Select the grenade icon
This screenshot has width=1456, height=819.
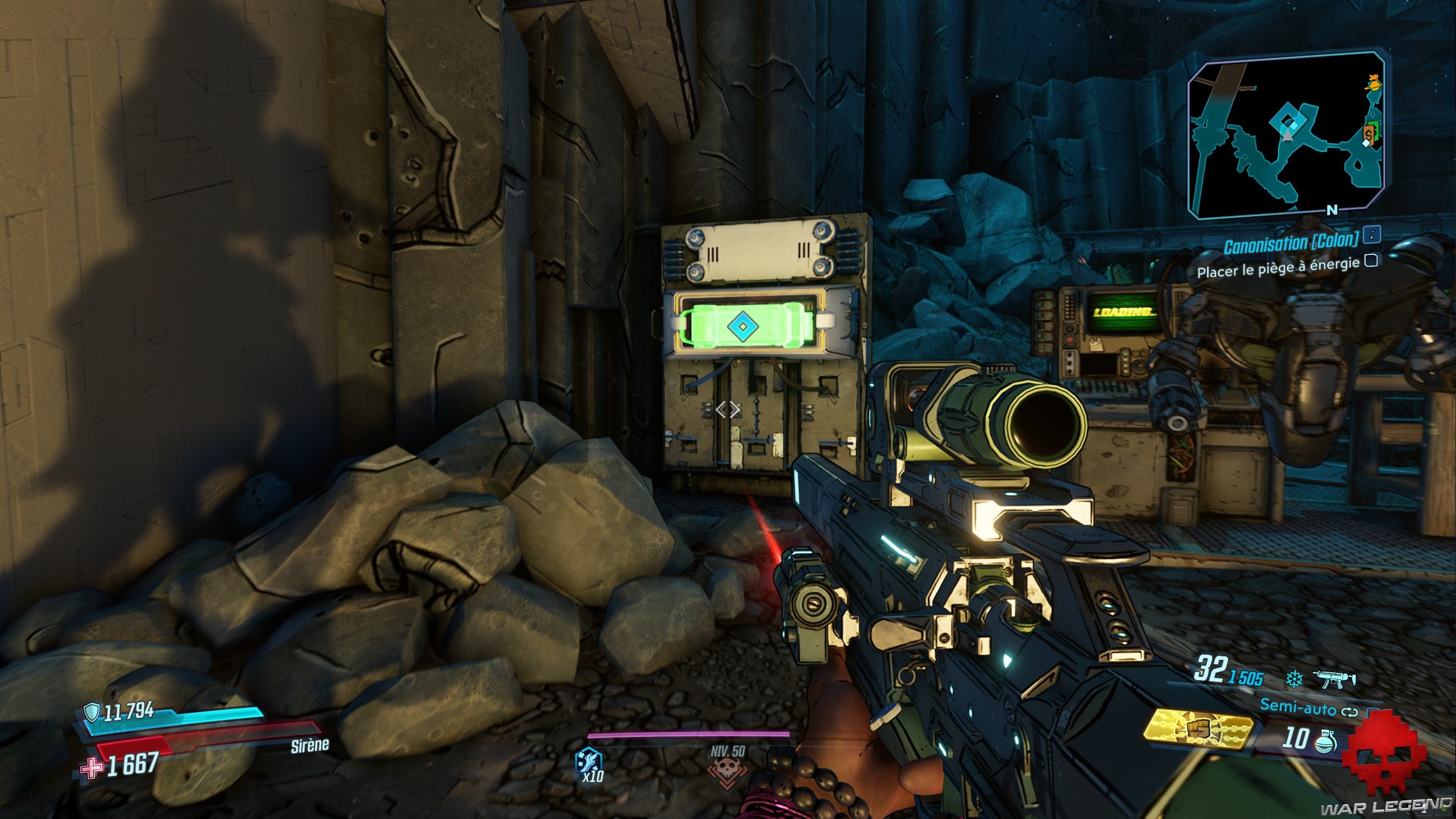click(1326, 739)
